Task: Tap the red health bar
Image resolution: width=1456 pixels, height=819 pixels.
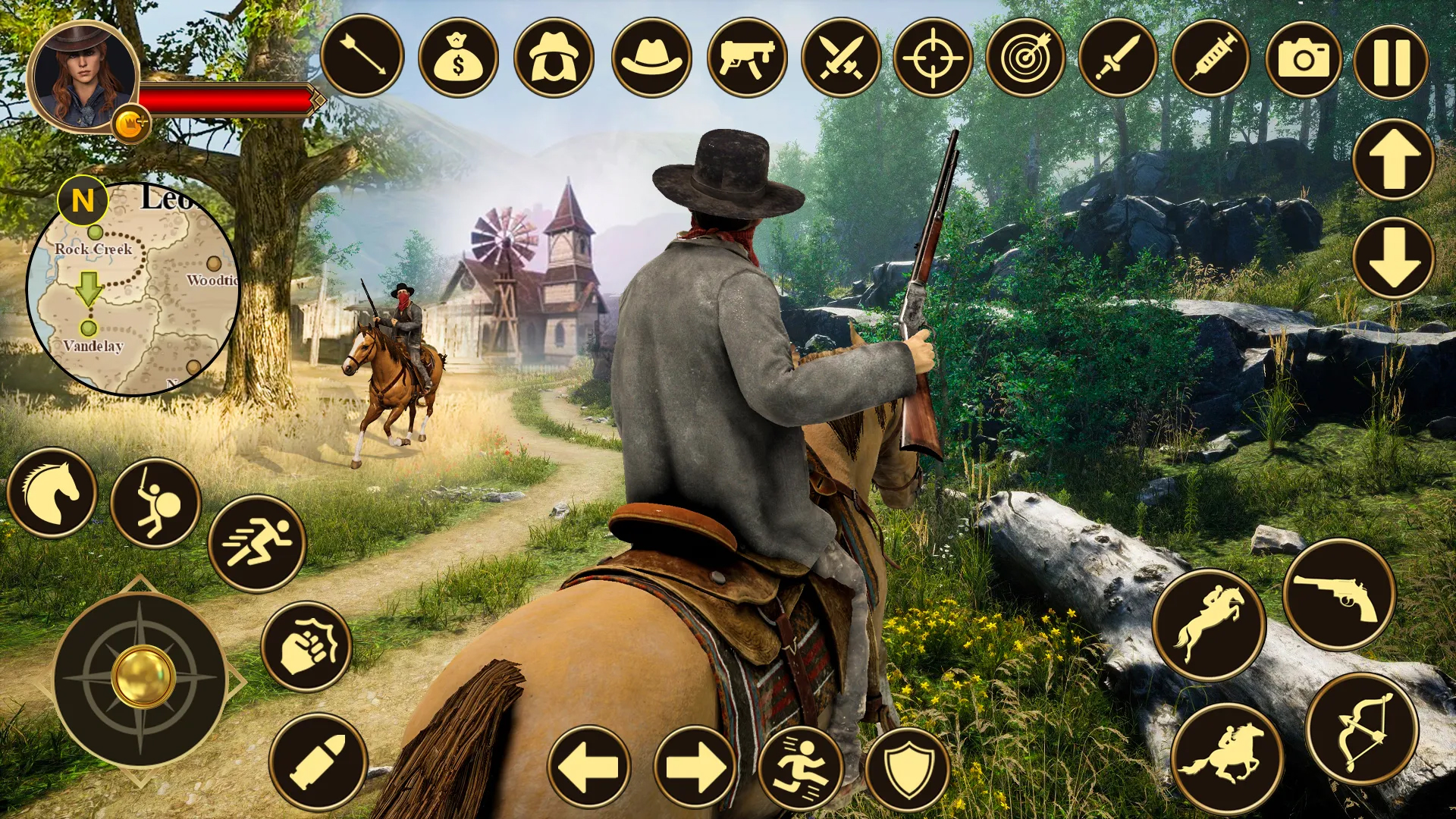Action: point(224,97)
